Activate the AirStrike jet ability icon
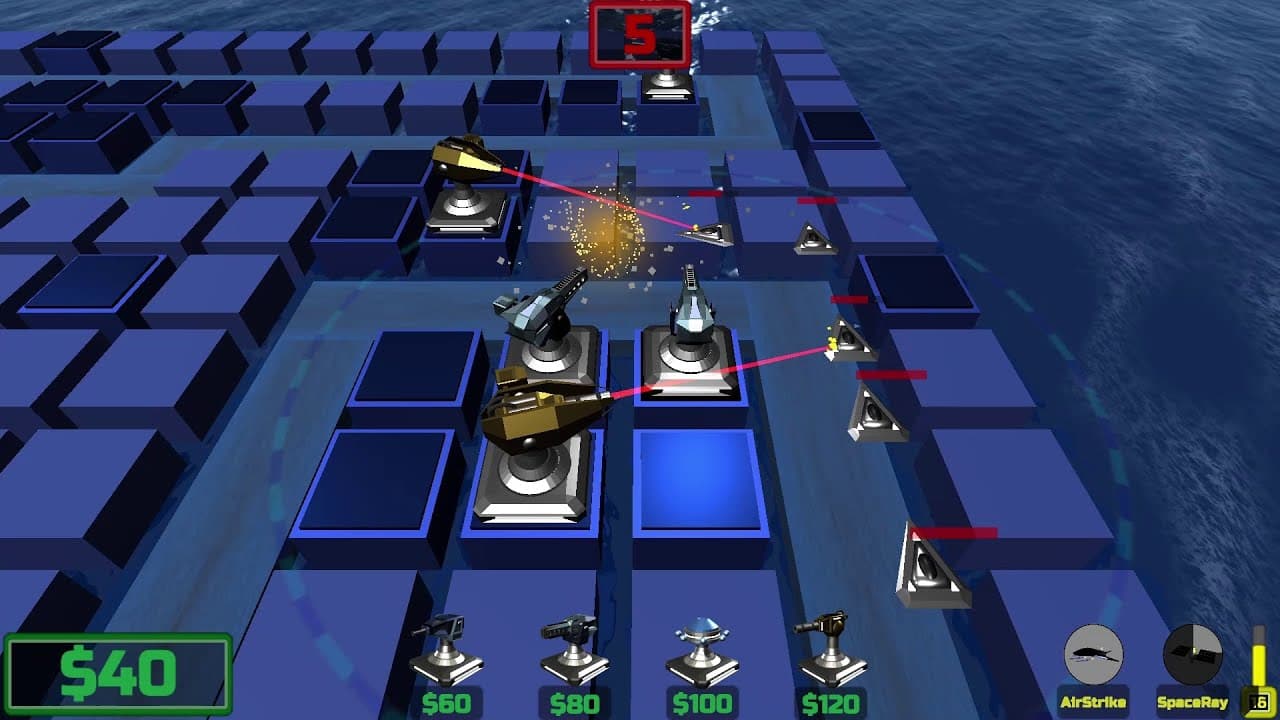The image size is (1280, 720). tap(1093, 655)
